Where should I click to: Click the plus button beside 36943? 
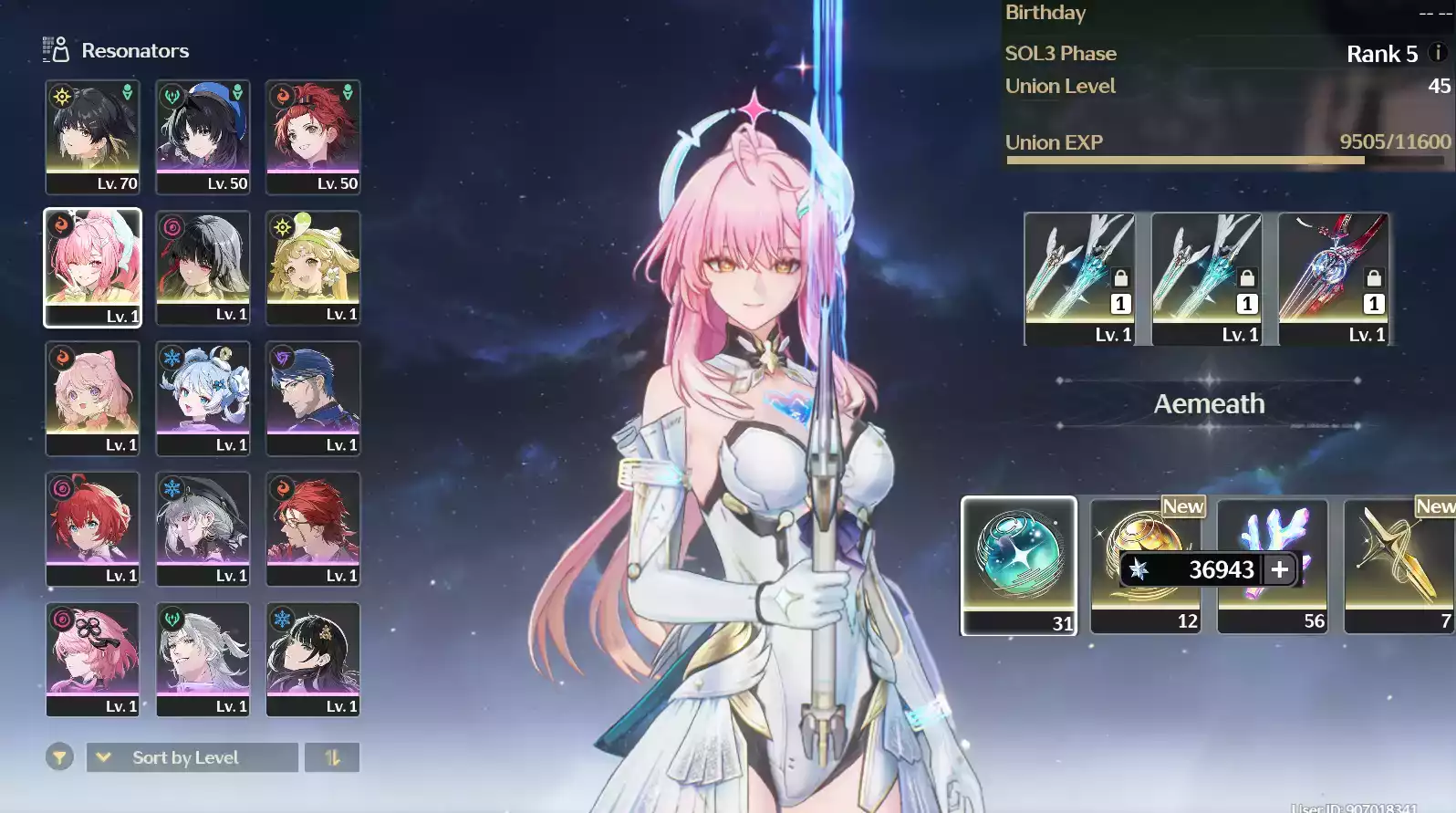(x=1280, y=569)
